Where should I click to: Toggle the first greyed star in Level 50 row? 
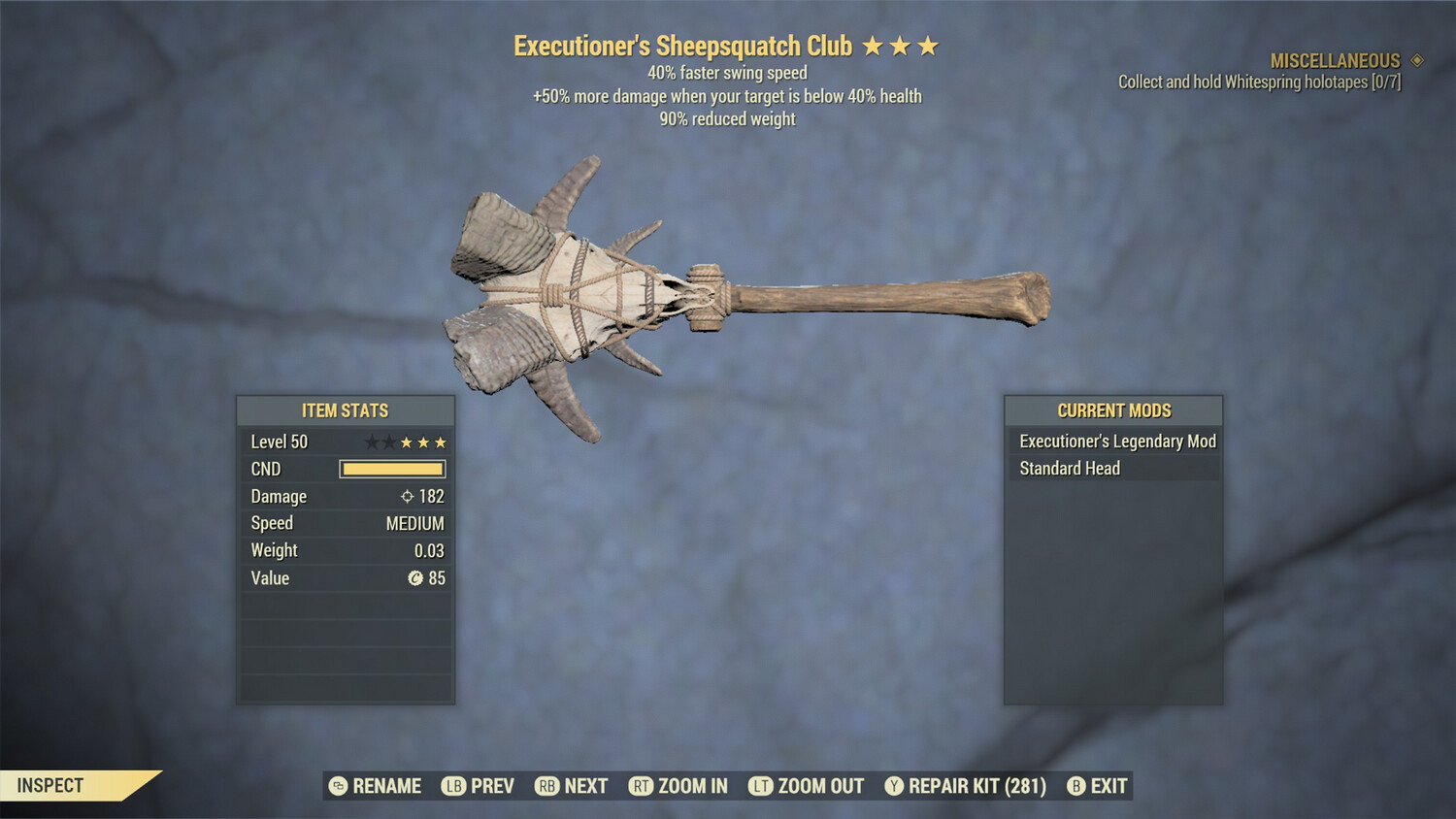coord(372,442)
